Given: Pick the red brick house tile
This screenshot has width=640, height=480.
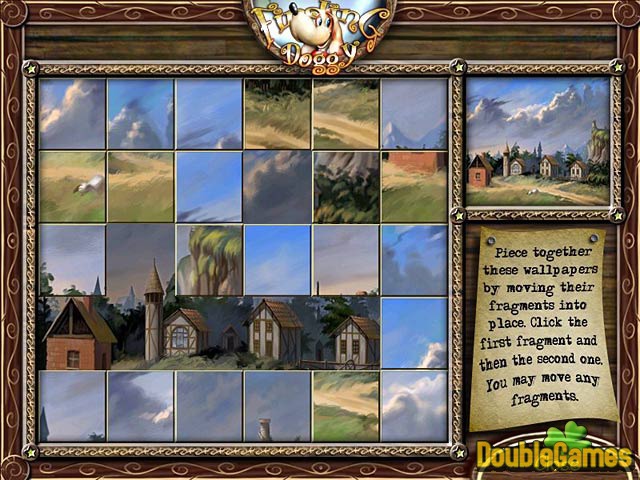Looking at the screenshot, I should [73, 332].
